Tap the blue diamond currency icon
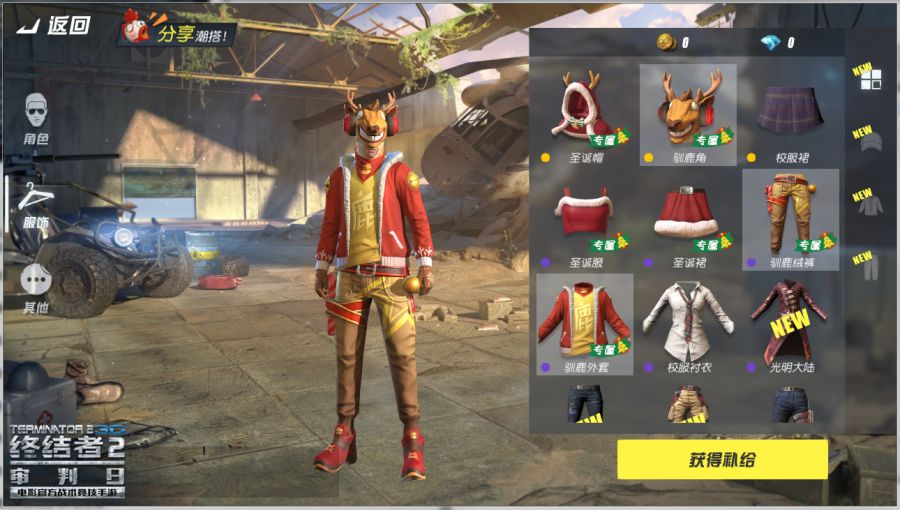Image resolution: width=900 pixels, height=510 pixels. click(x=769, y=43)
